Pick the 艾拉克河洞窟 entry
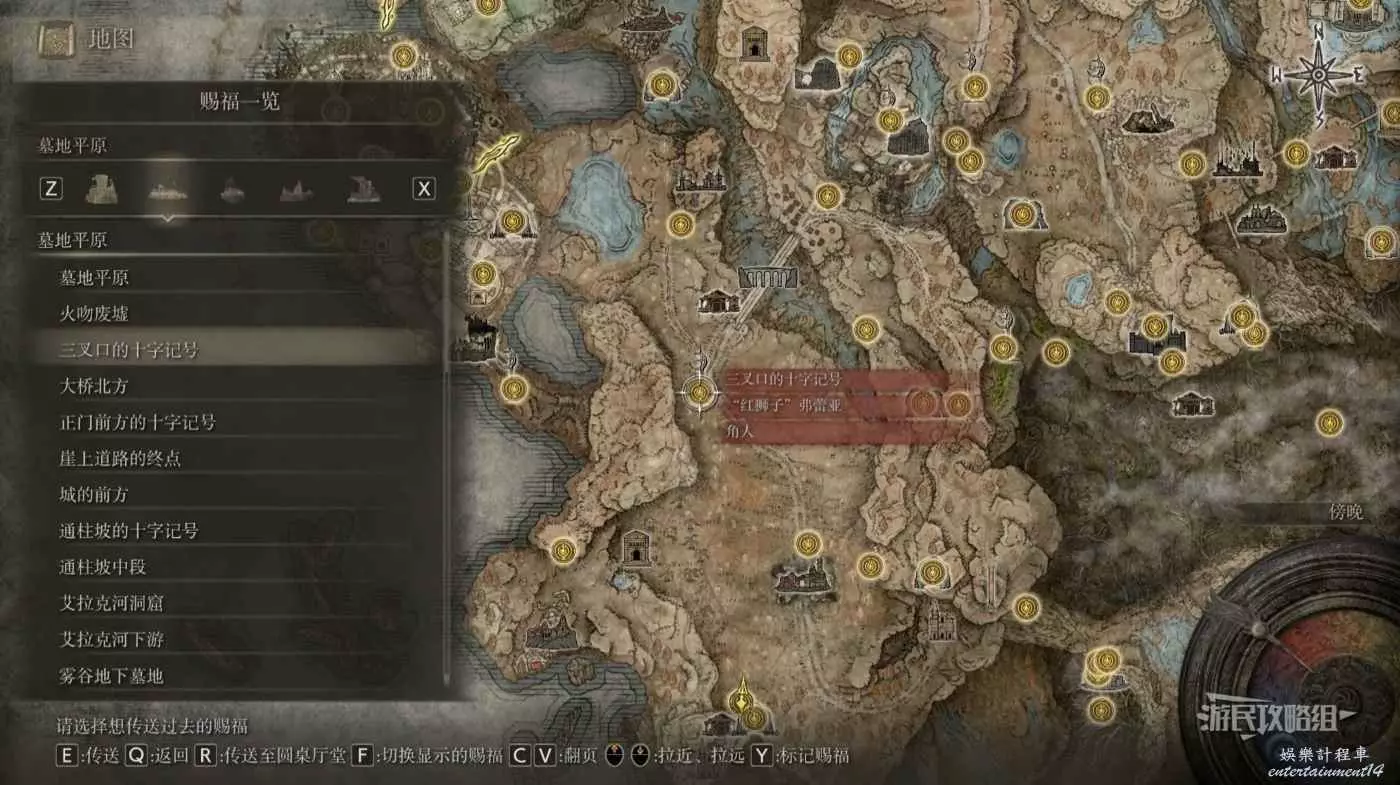Screen dimensions: 1400x785 tap(110, 604)
